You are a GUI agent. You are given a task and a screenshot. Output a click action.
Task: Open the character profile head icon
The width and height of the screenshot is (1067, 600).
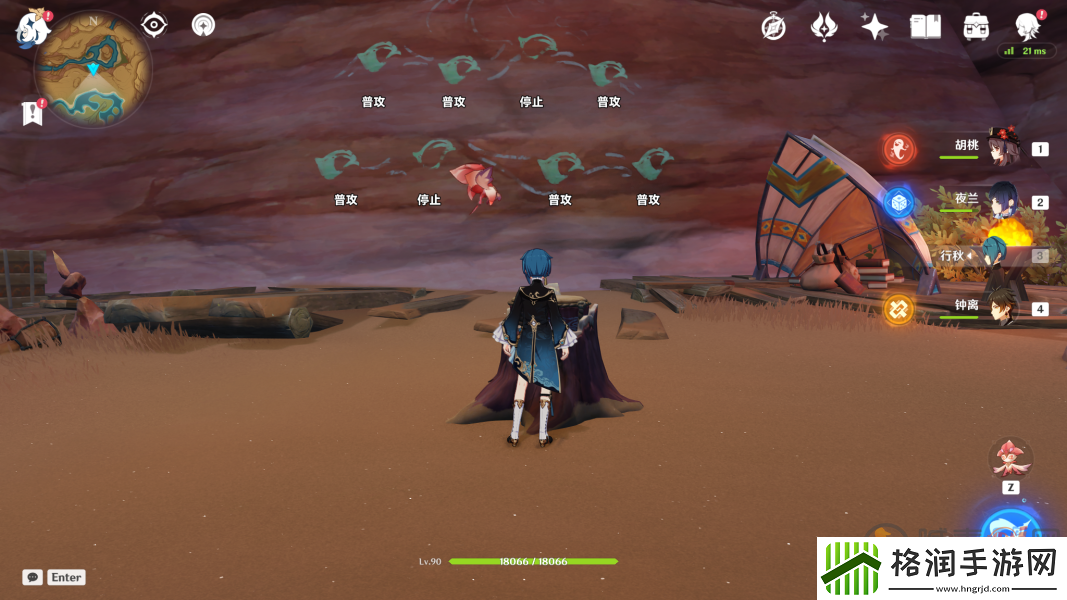(x=1027, y=27)
